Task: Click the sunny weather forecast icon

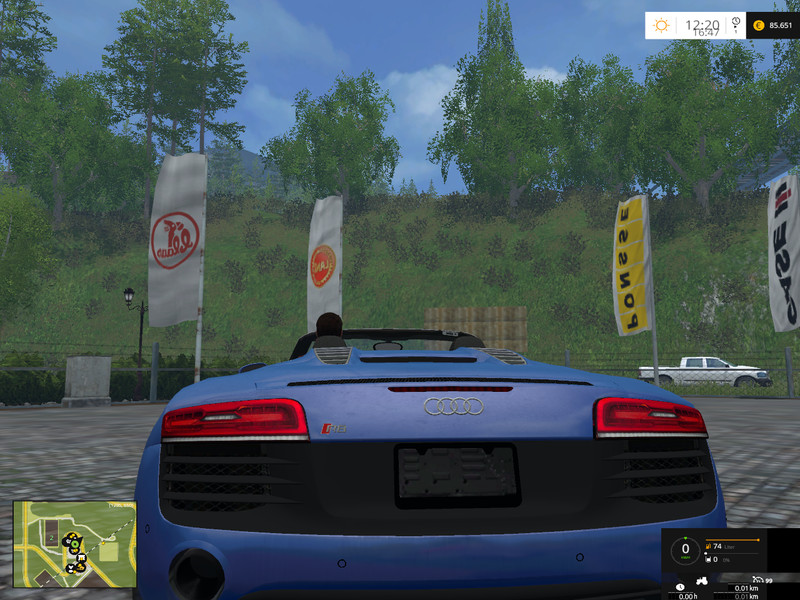Action: (x=660, y=25)
